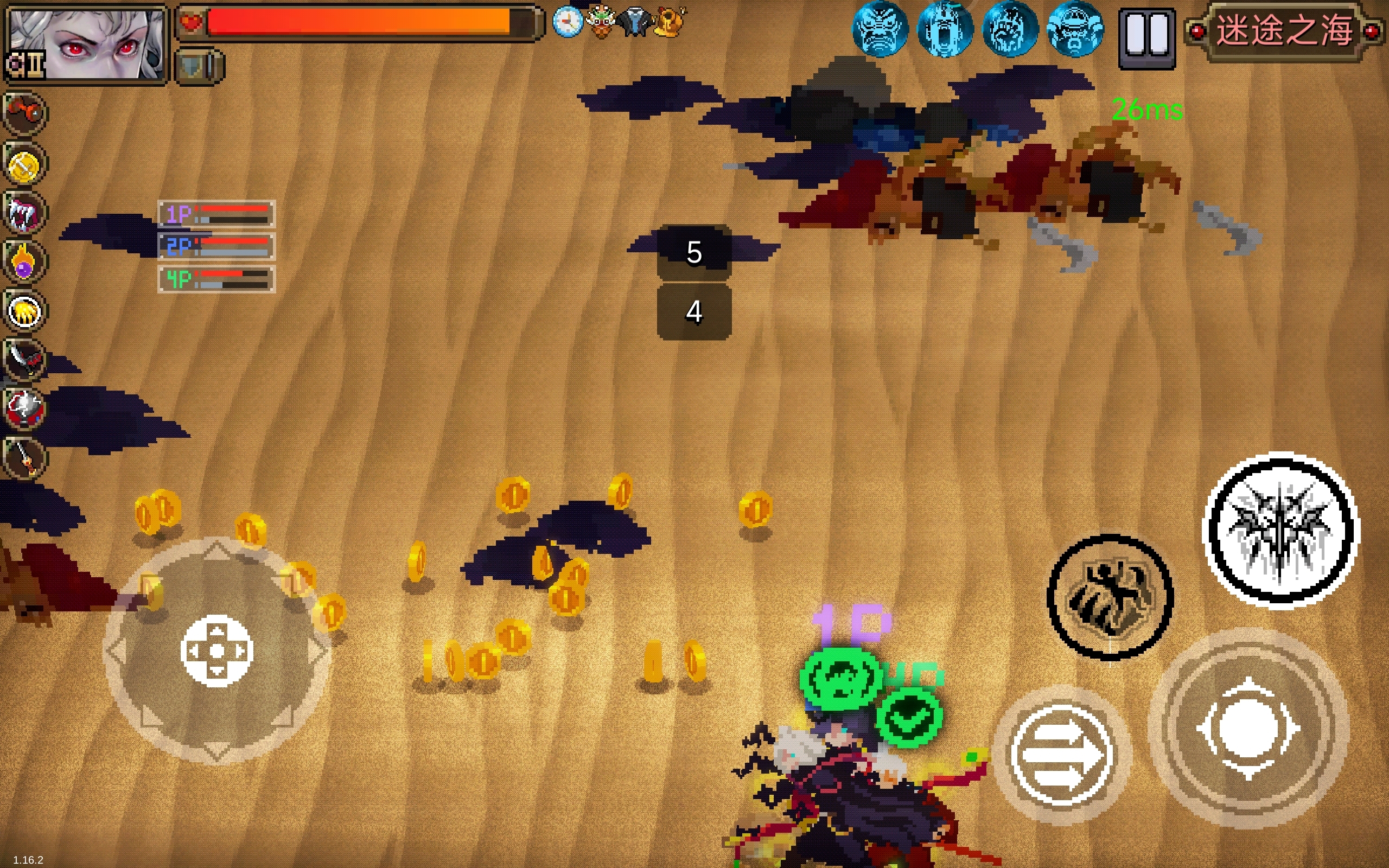Select the fanged jaws relic icon

(24, 214)
